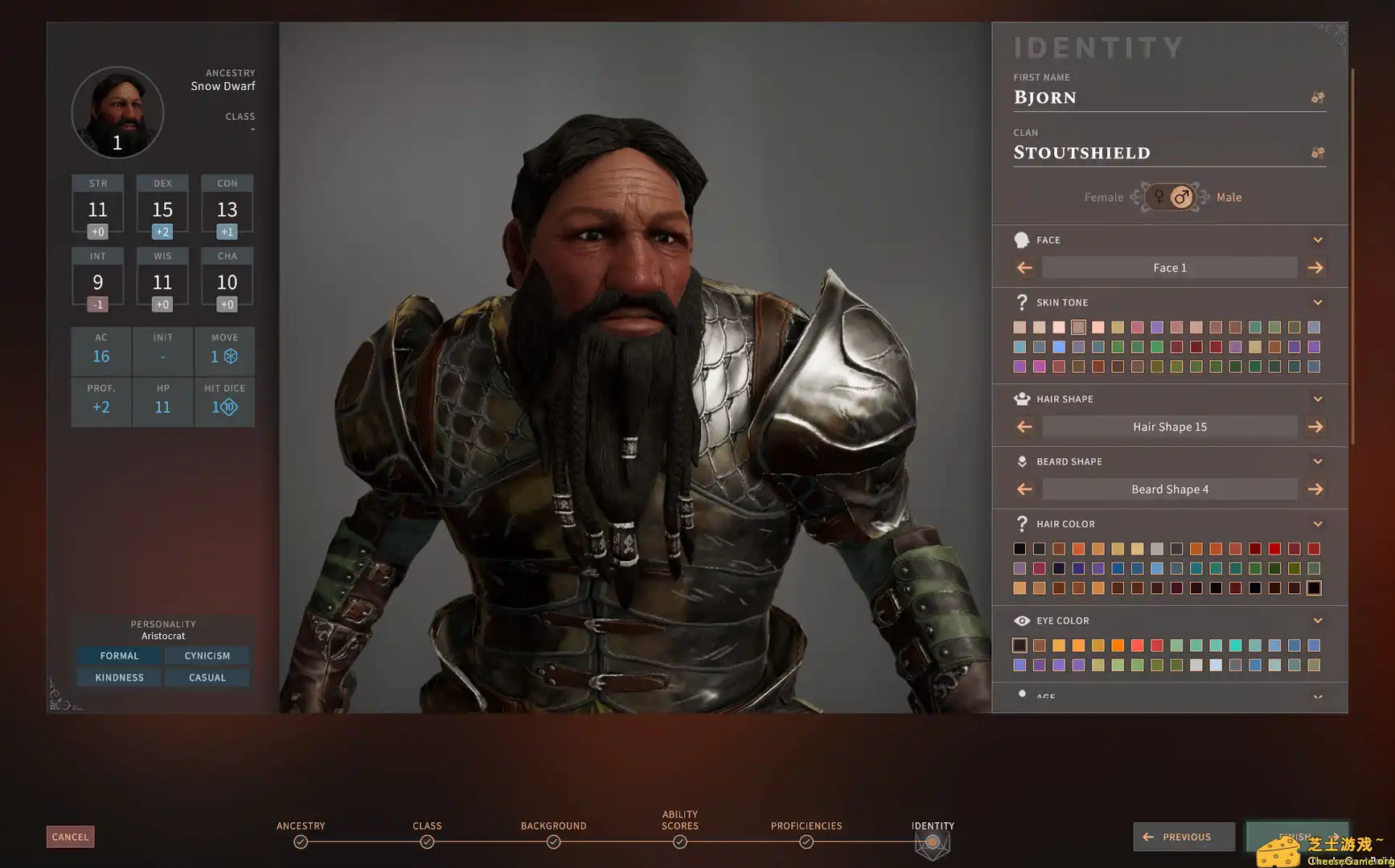Screen dimensions: 1395x868
Task: Collapse the Hair Color section
Action: point(1317,524)
